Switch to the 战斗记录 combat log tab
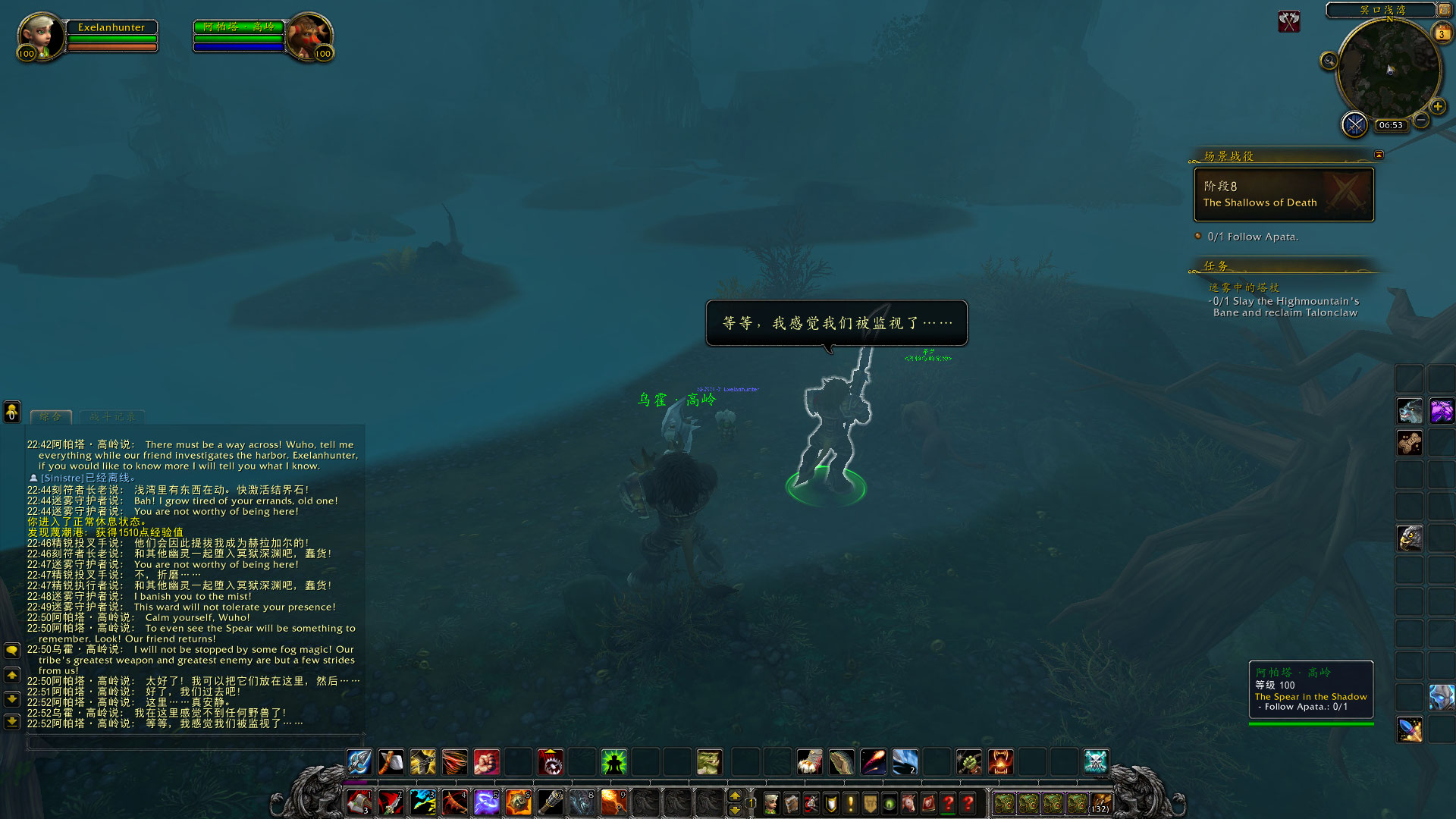 tap(112, 416)
